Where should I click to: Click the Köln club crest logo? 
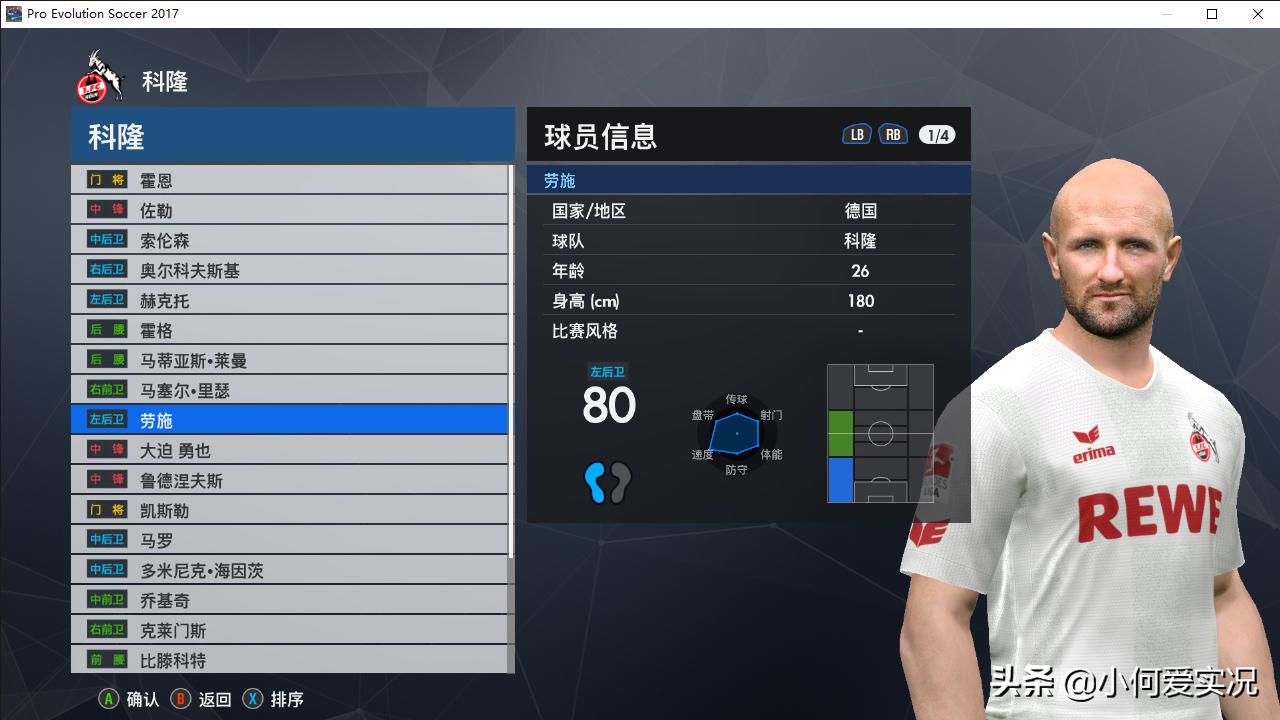tap(99, 76)
